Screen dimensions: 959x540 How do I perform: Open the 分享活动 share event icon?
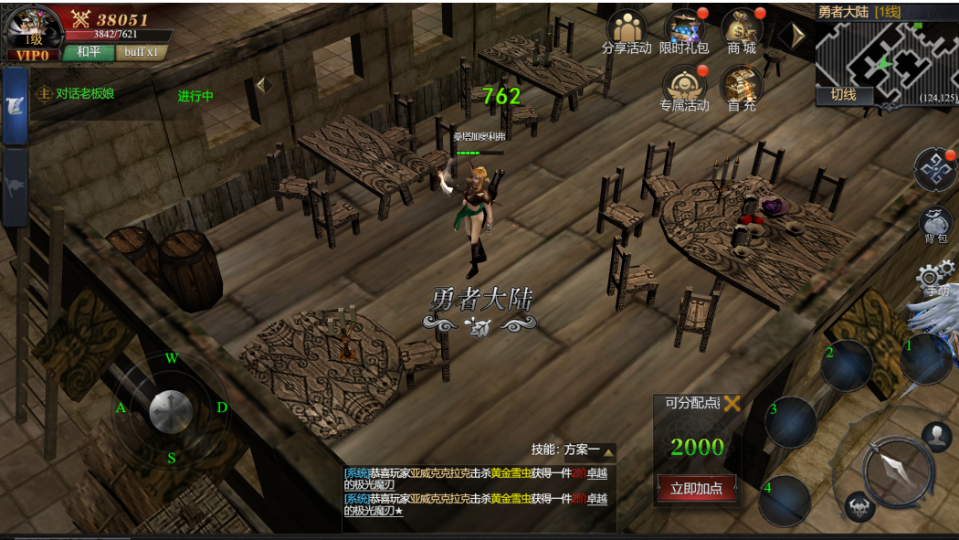(x=627, y=32)
